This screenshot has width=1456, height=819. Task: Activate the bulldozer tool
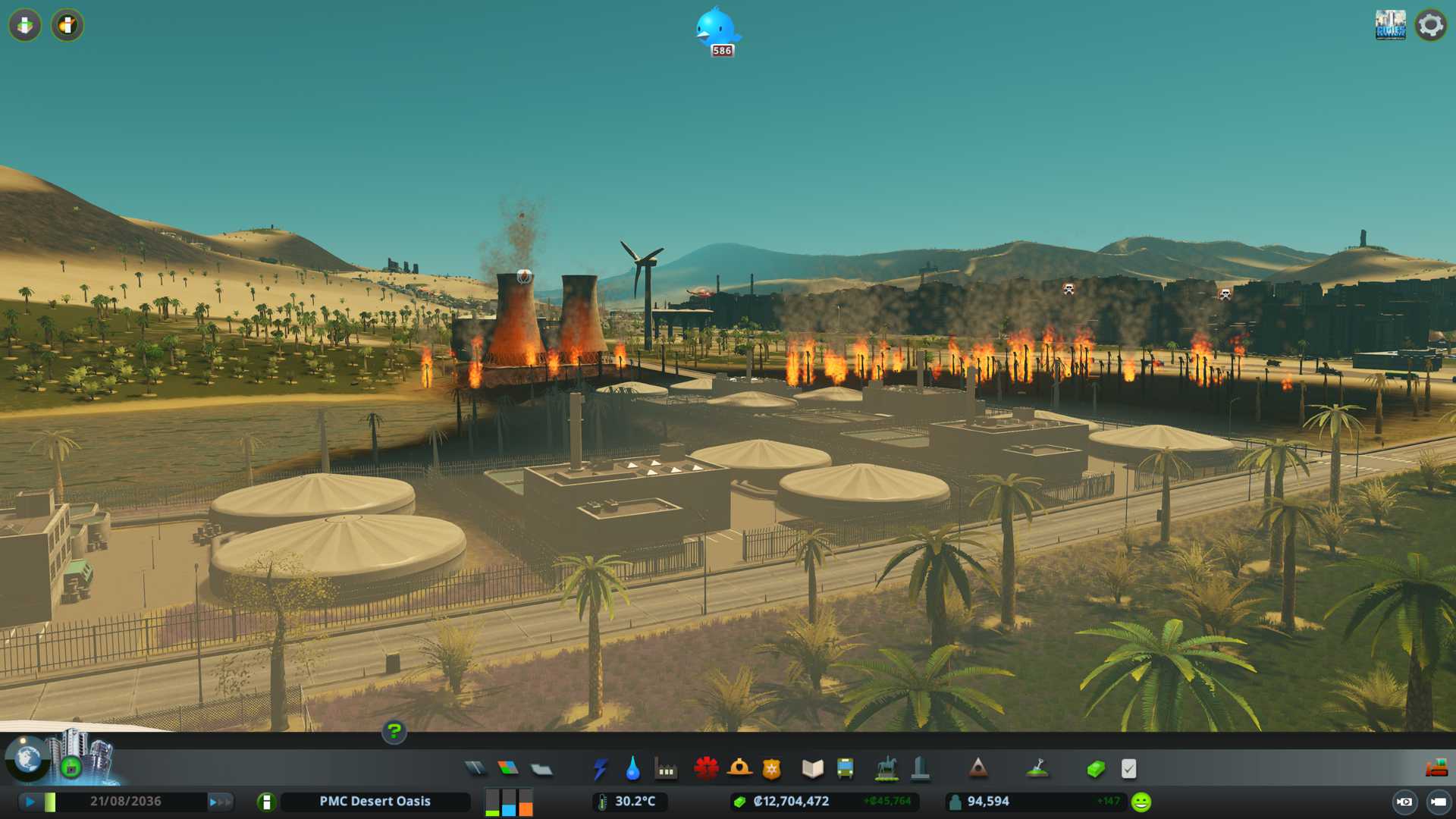pyautogui.click(x=1436, y=769)
